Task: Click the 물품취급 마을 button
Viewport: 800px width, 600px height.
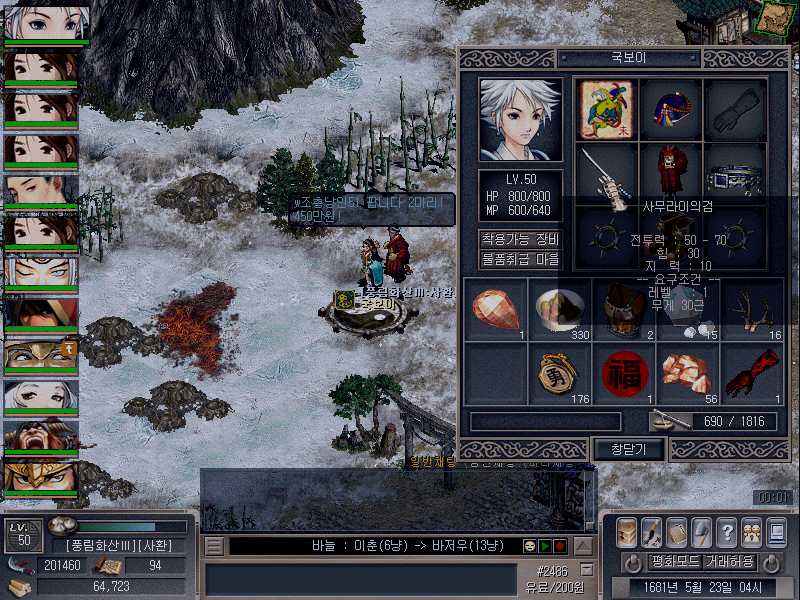Action: pyautogui.click(x=520, y=259)
